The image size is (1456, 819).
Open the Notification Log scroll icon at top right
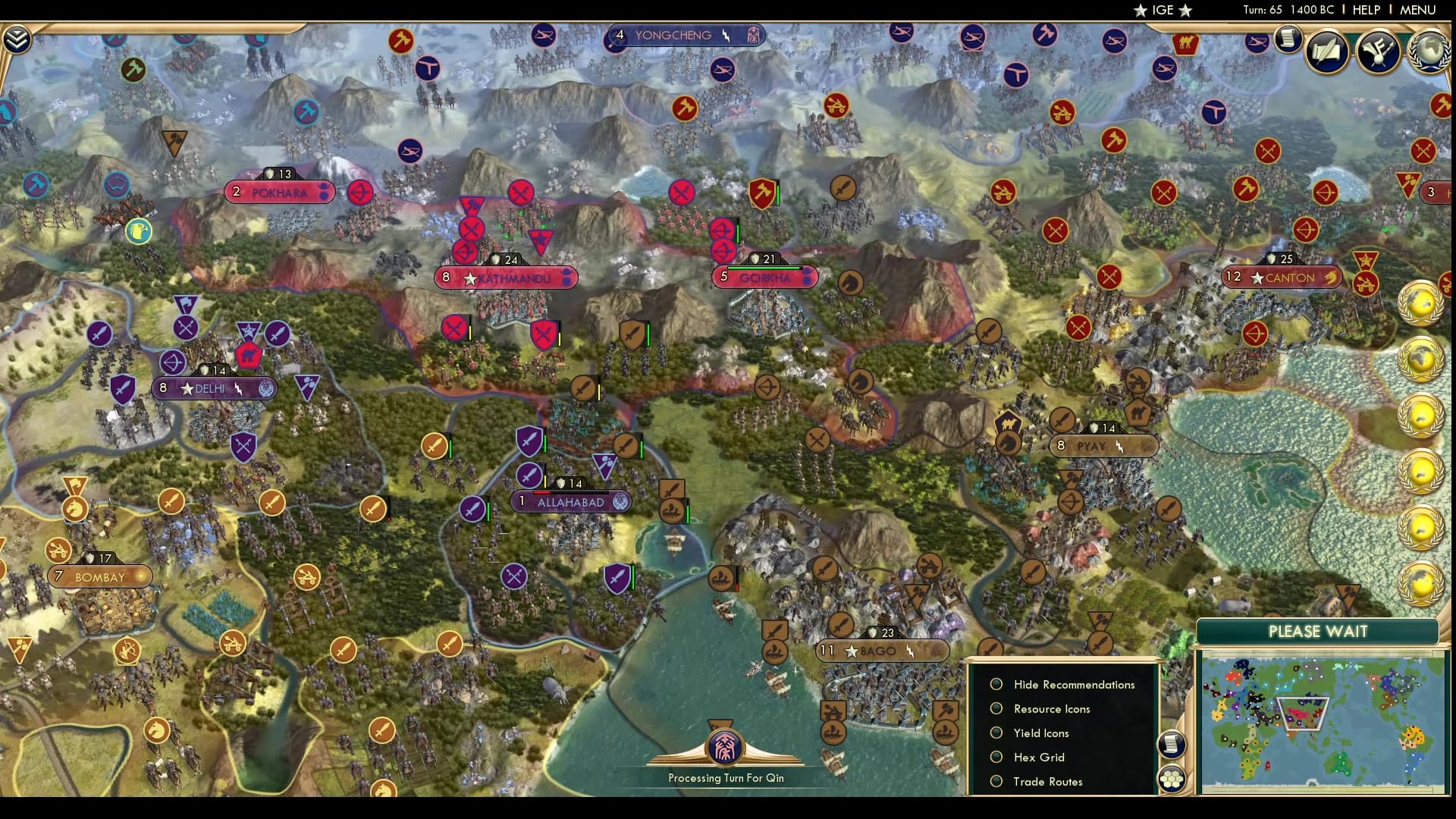(x=1287, y=40)
